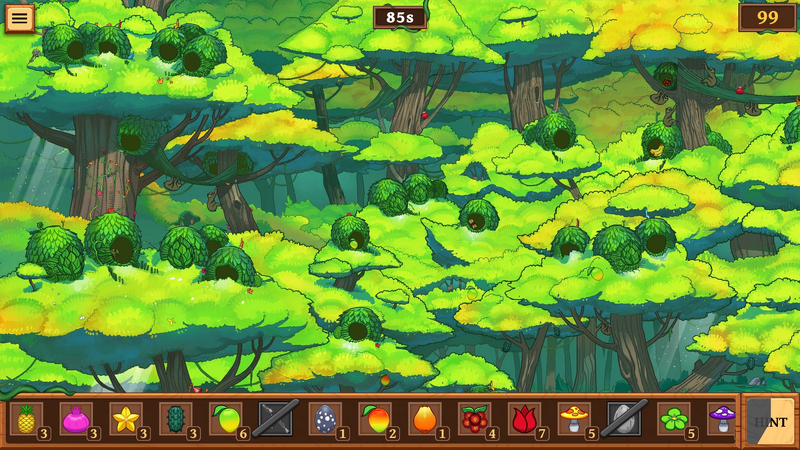800x450 pixels.
Task: Open the hamburger menu
Action: (19, 18)
